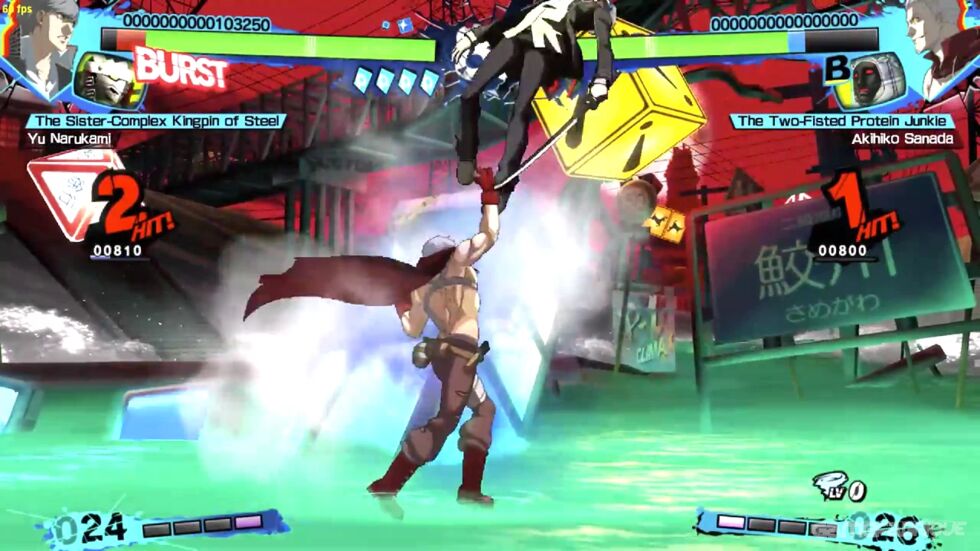Select the Persona icon beside Yu's health bar
The width and height of the screenshot is (980, 551).
point(108,82)
